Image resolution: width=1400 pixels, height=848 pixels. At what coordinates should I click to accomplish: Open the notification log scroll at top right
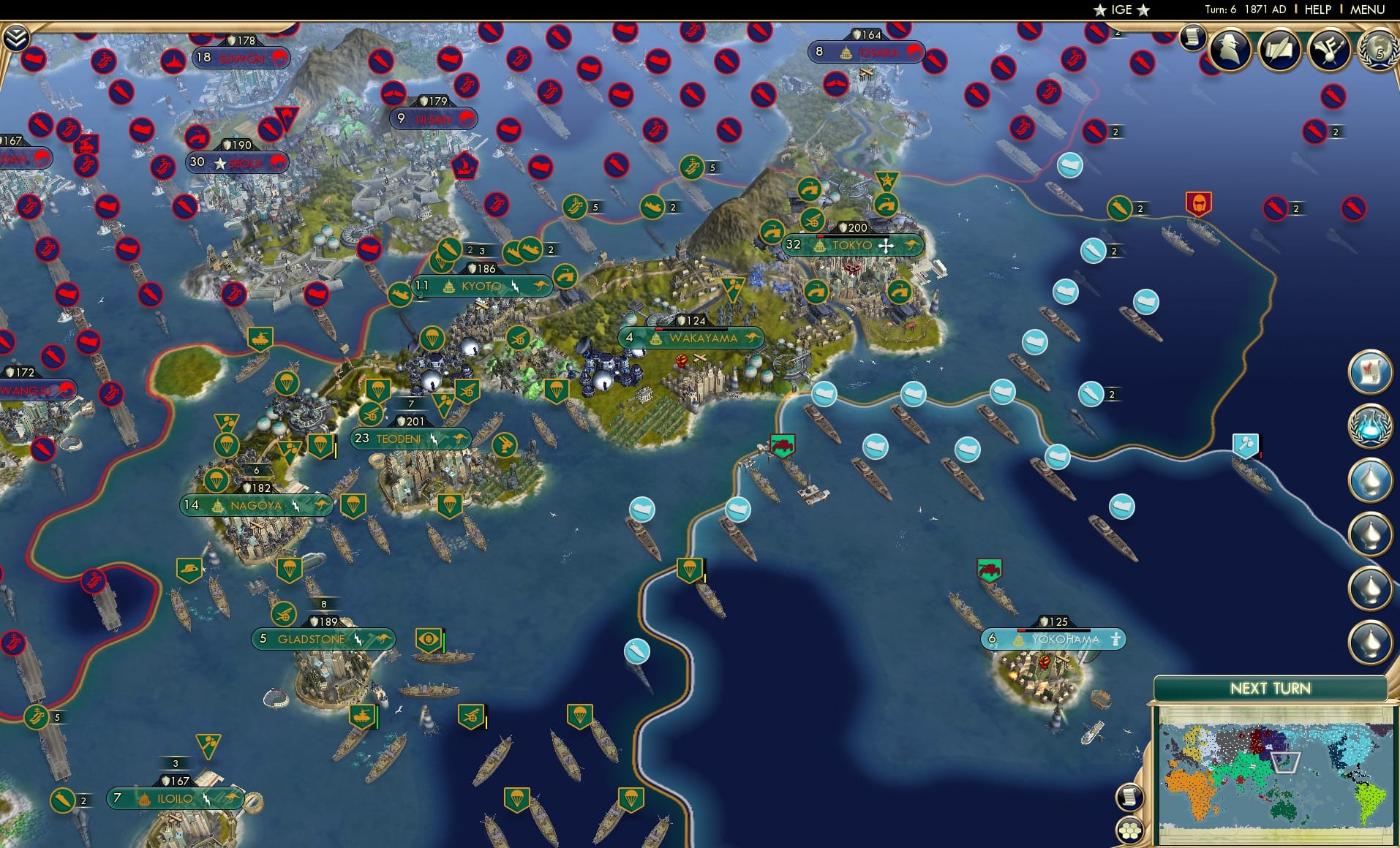tap(1194, 37)
